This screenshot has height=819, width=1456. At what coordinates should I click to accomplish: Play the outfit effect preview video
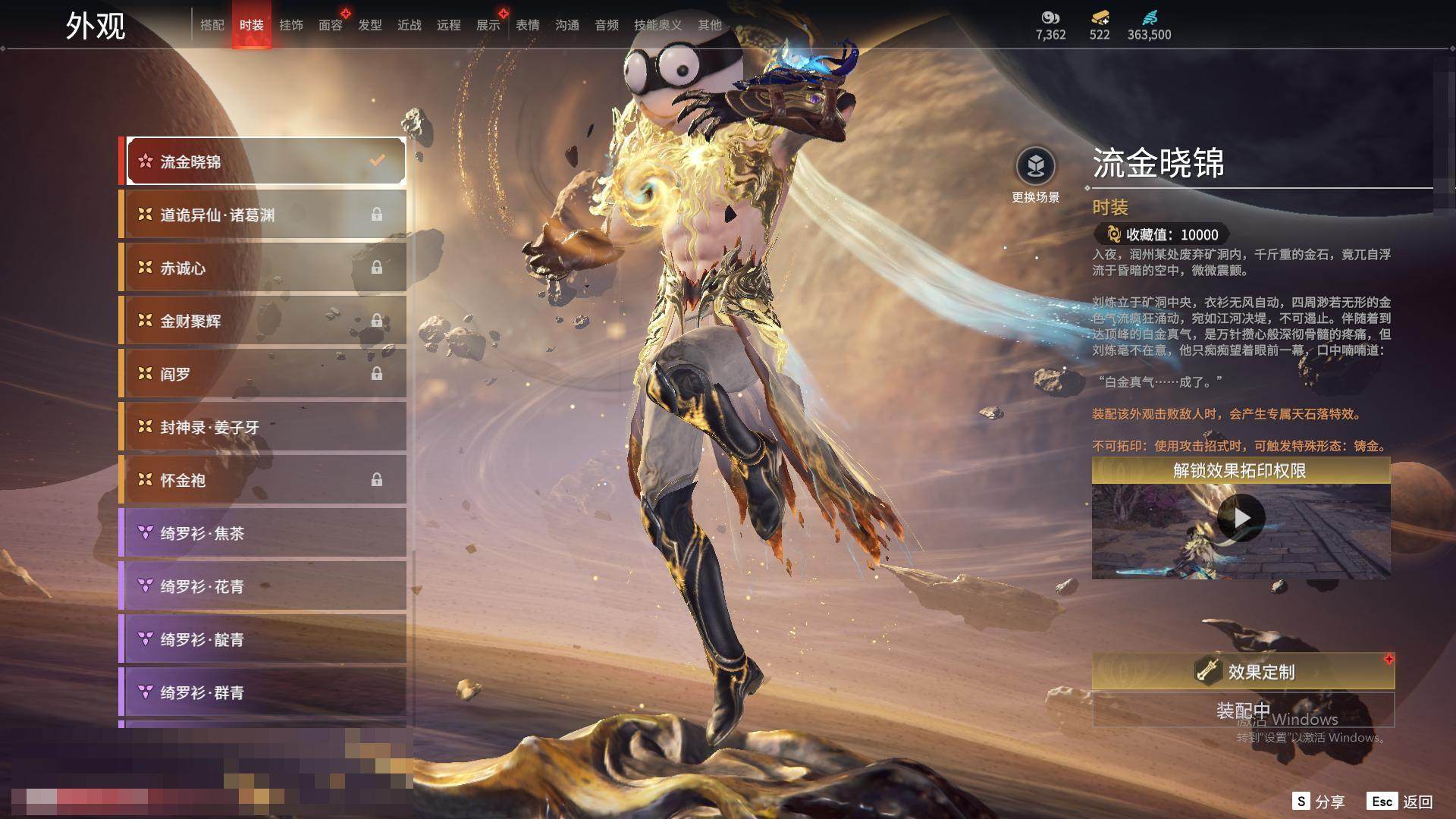1241,518
